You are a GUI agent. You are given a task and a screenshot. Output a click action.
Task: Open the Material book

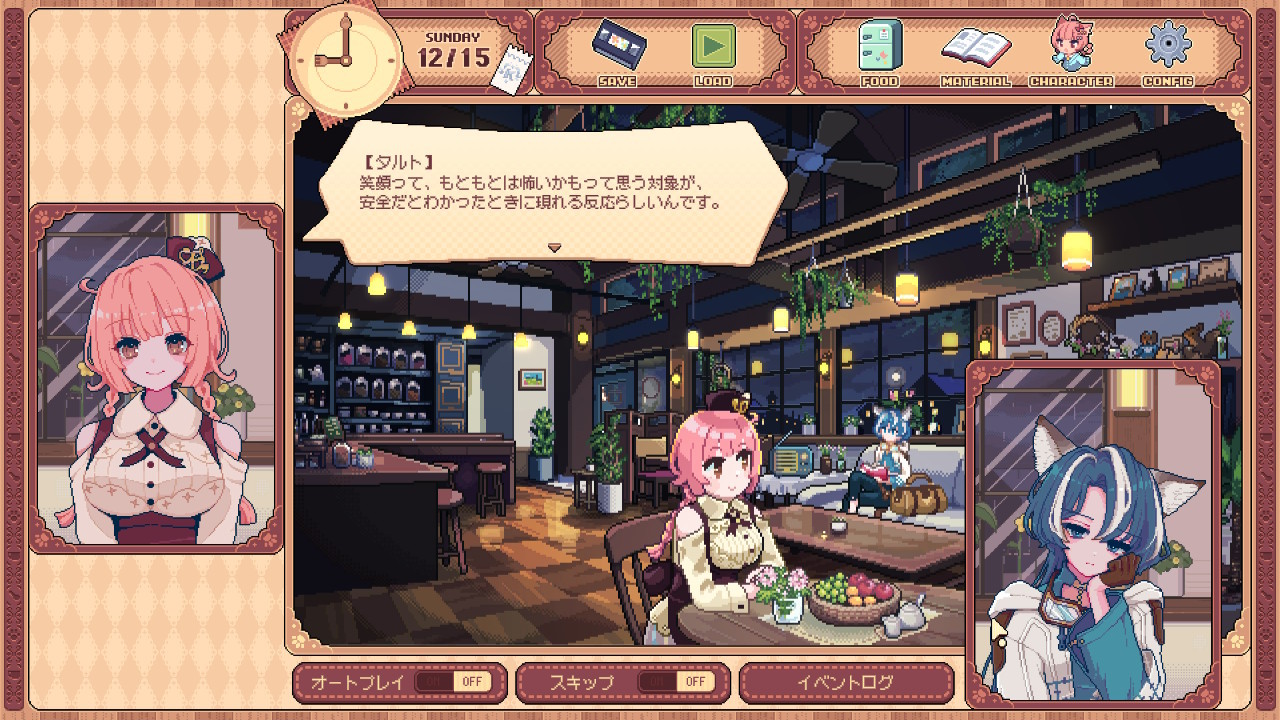coord(975,48)
